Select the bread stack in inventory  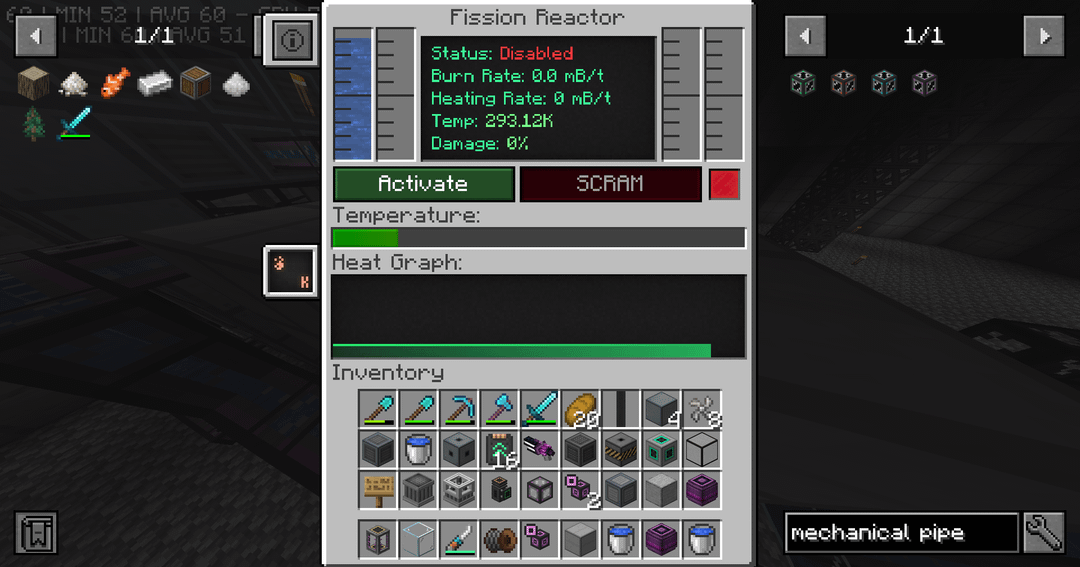pyautogui.click(x=579, y=409)
